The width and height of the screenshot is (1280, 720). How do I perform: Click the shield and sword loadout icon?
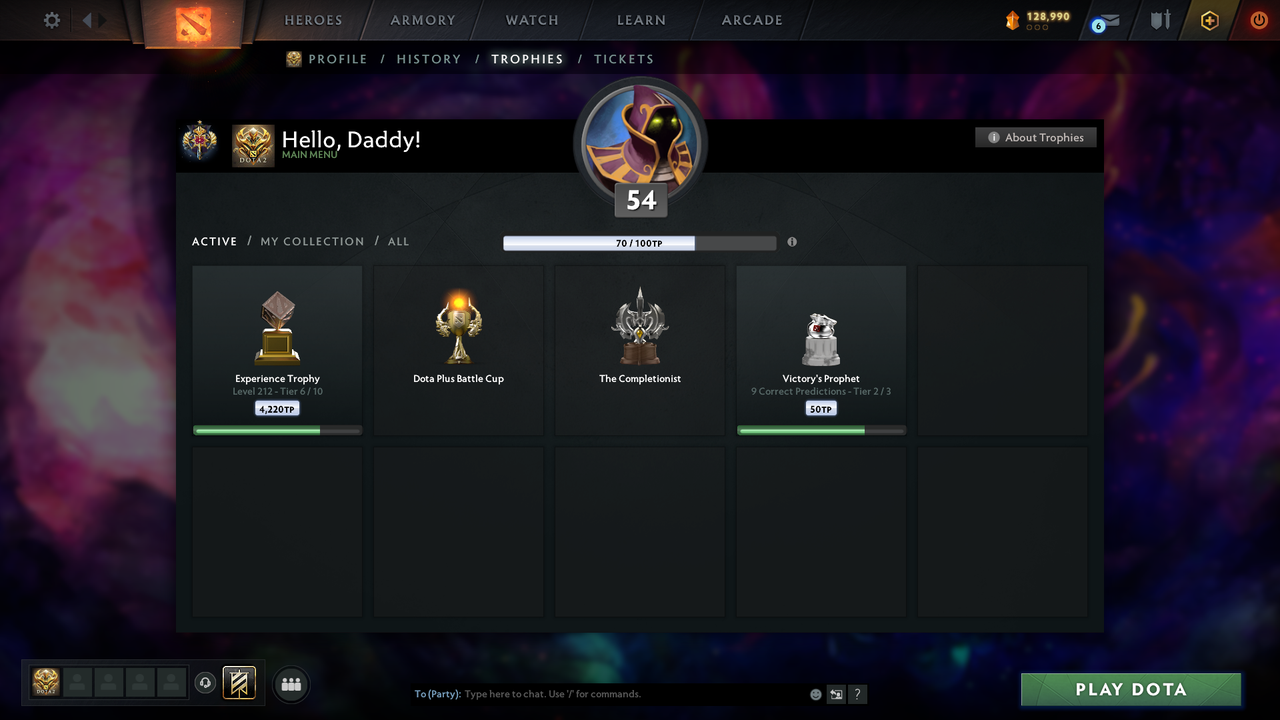tap(1159, 19)
